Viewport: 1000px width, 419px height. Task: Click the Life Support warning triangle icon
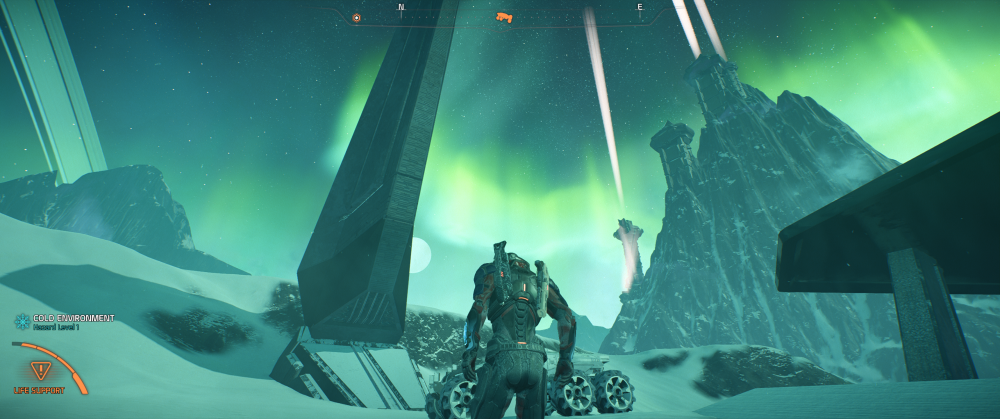pos(42,369)
